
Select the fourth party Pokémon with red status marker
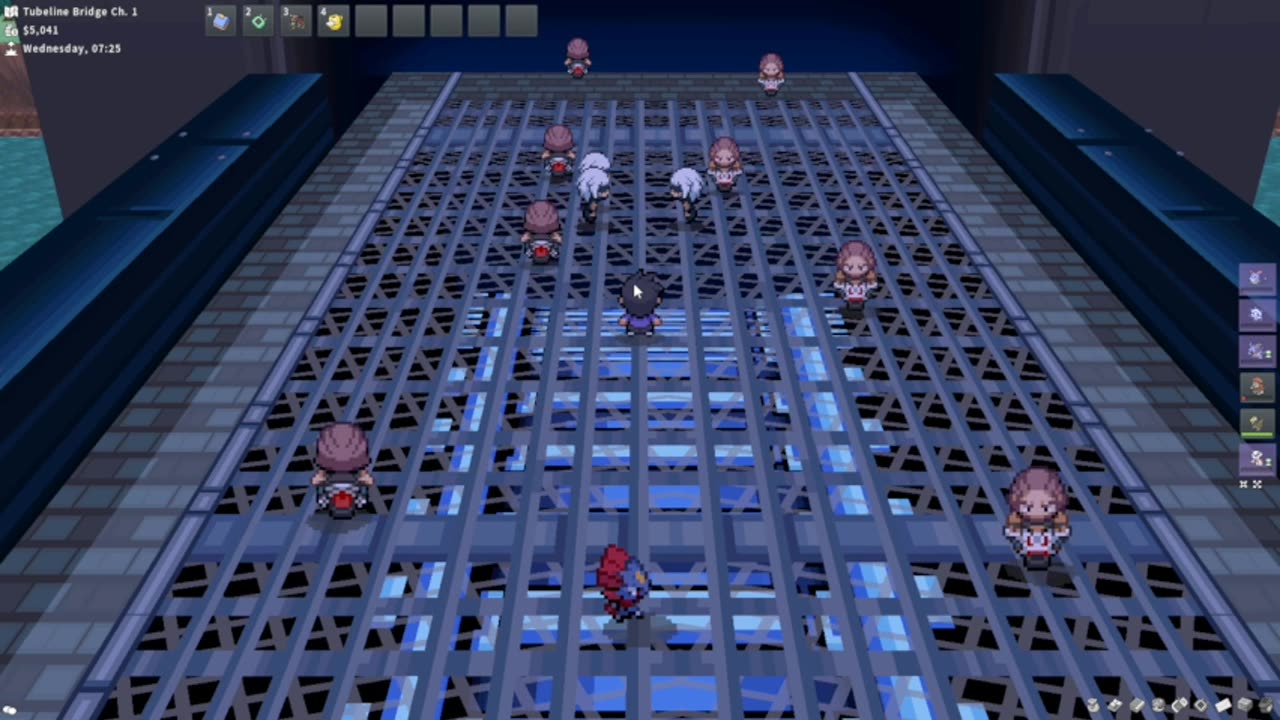point(1254,388)
